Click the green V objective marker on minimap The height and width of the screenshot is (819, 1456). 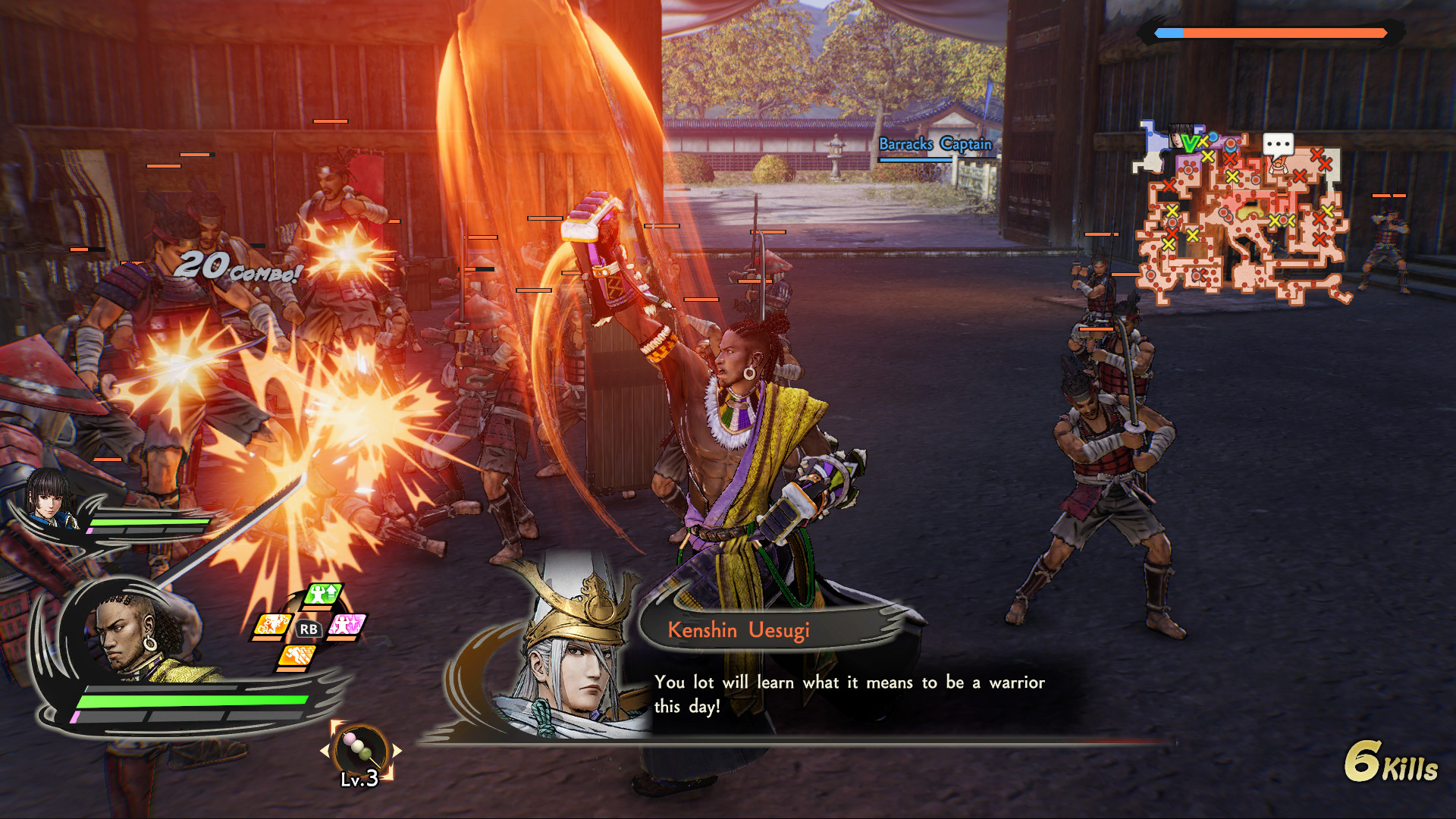point(1190,143)
